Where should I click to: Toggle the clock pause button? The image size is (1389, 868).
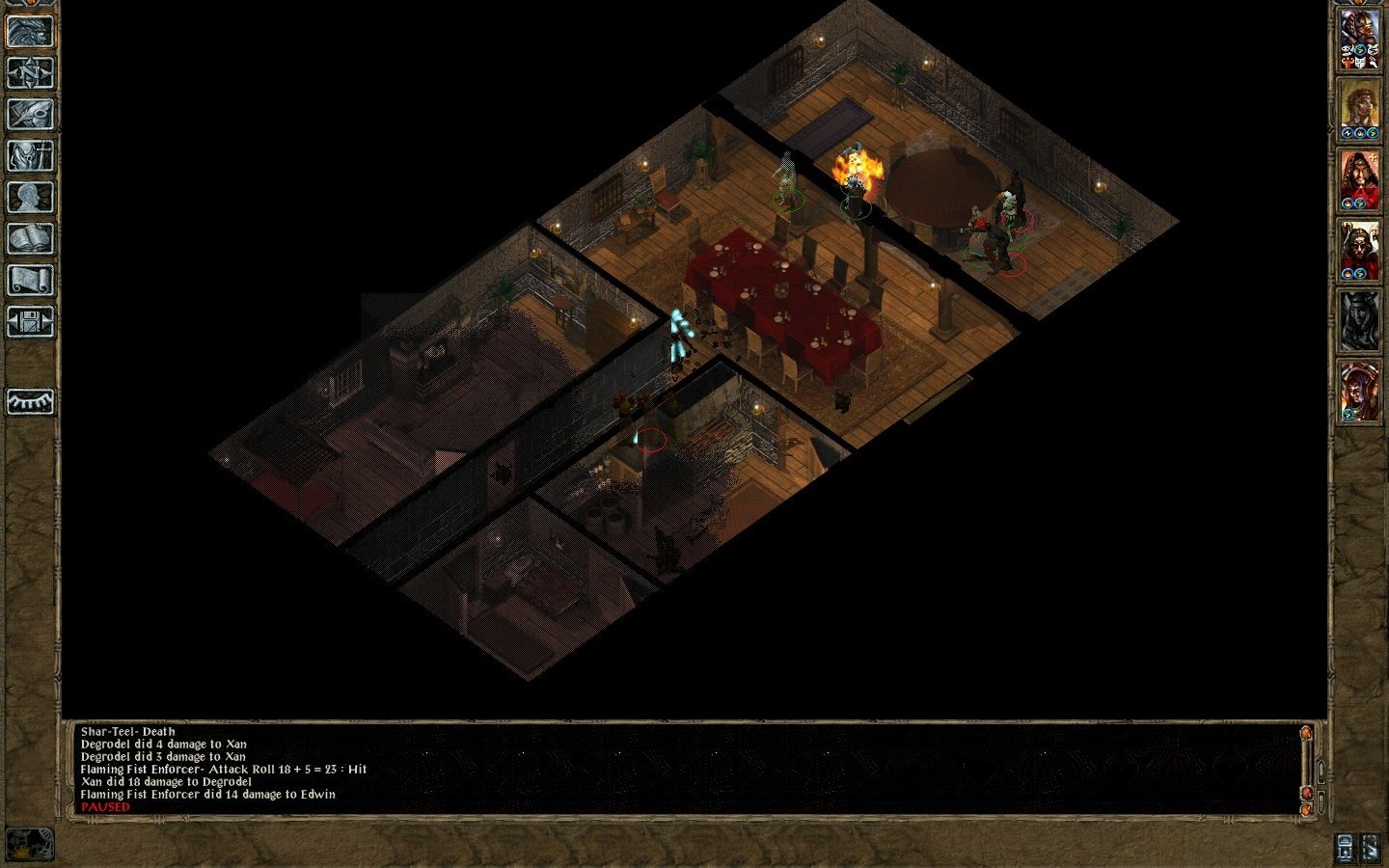pos(30,844)
